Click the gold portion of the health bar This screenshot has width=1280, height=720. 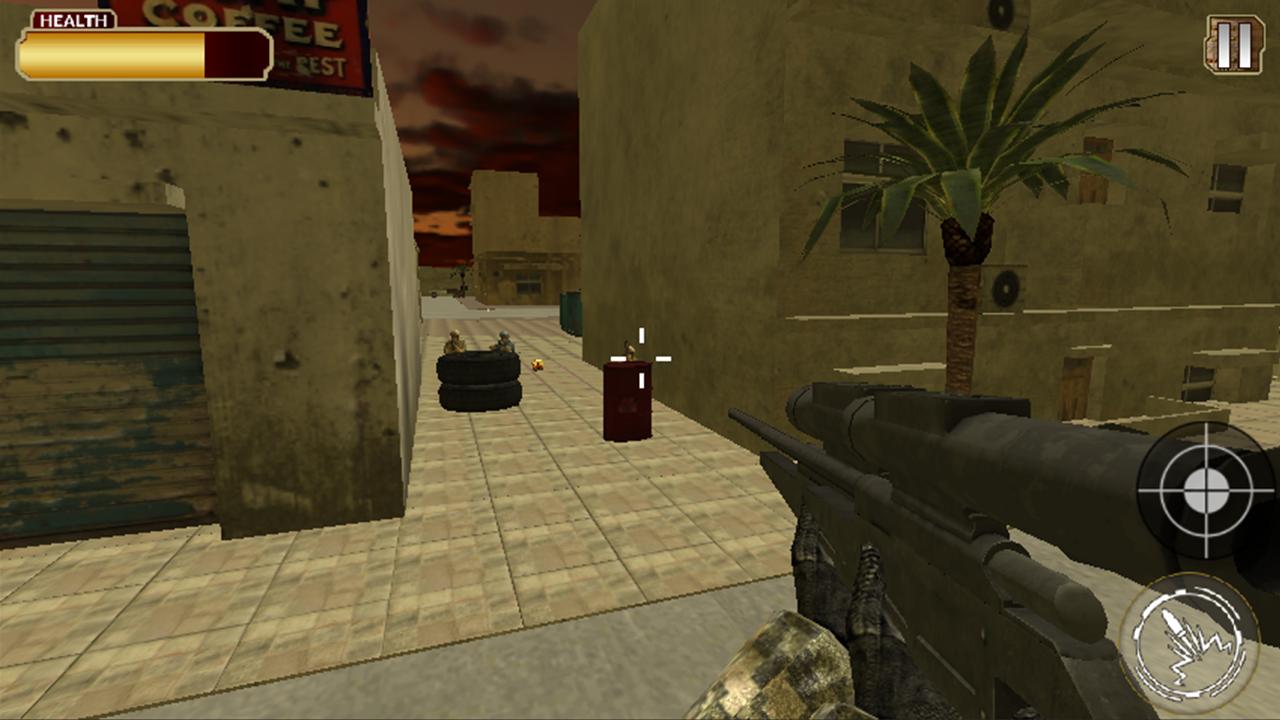tap(110, 55)
